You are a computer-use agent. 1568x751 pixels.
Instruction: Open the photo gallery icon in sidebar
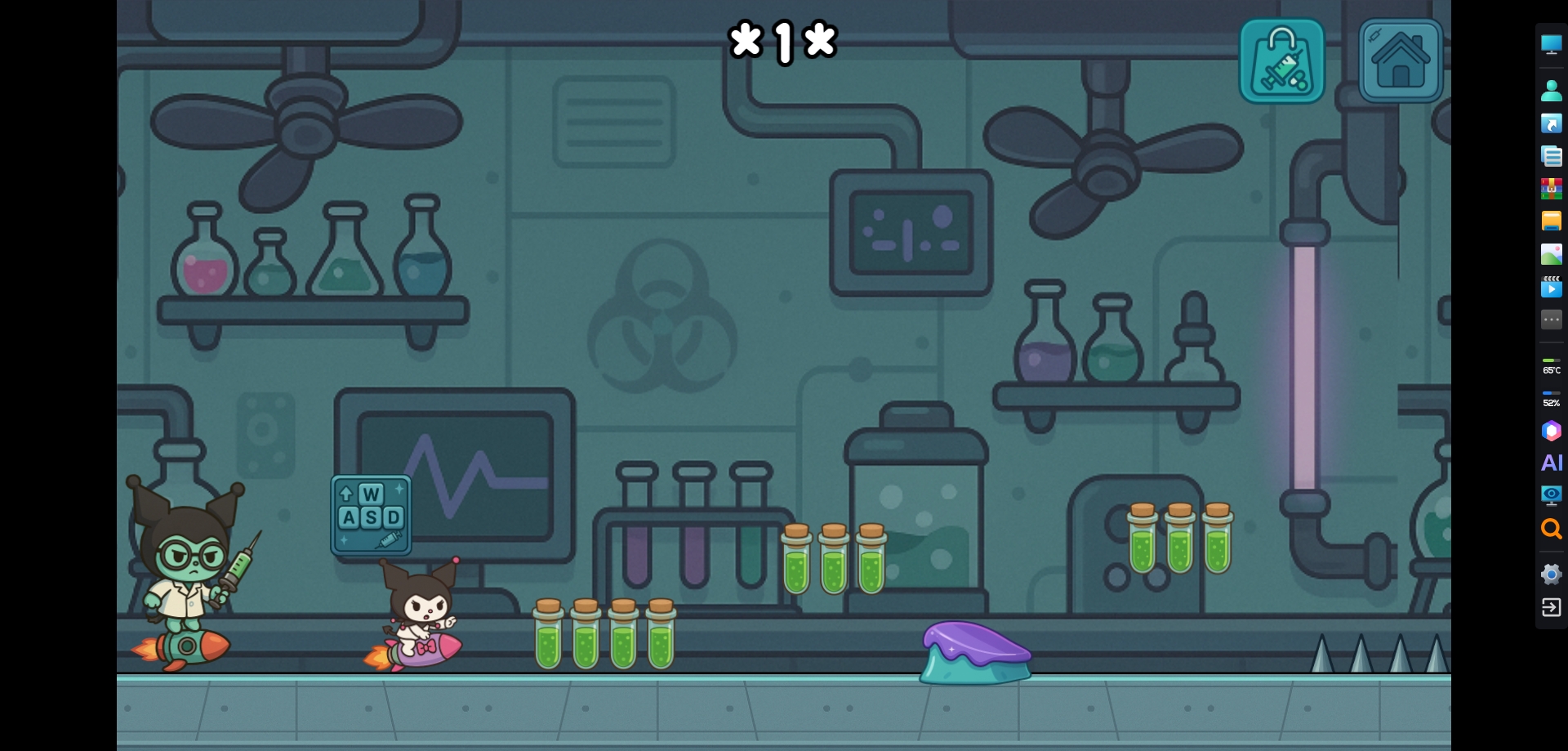(x=1551, y=254)
